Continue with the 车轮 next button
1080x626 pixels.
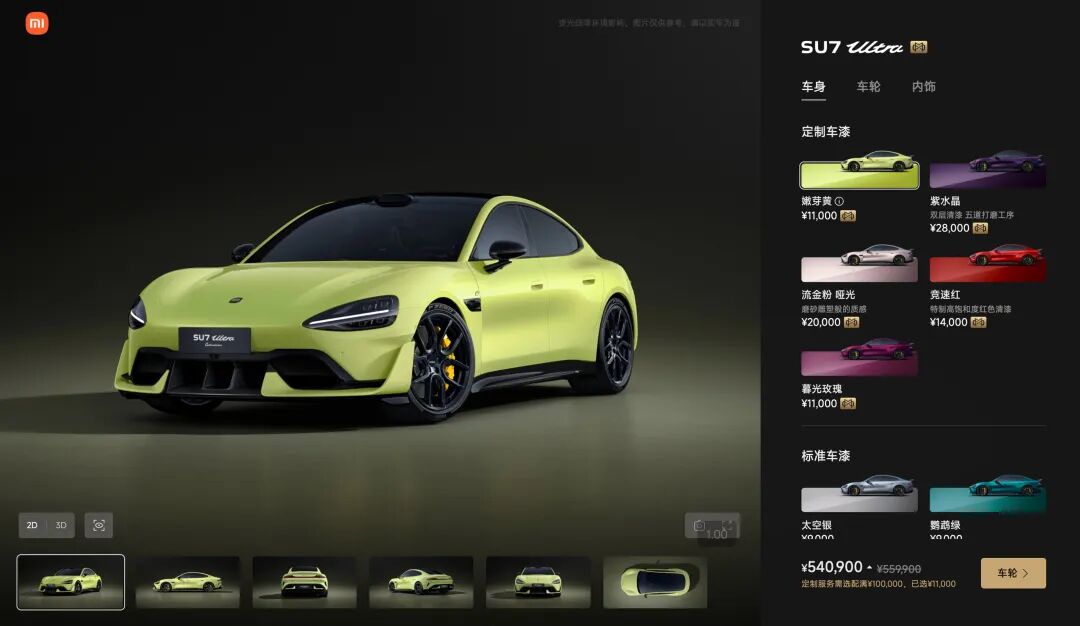[1013, 573]
